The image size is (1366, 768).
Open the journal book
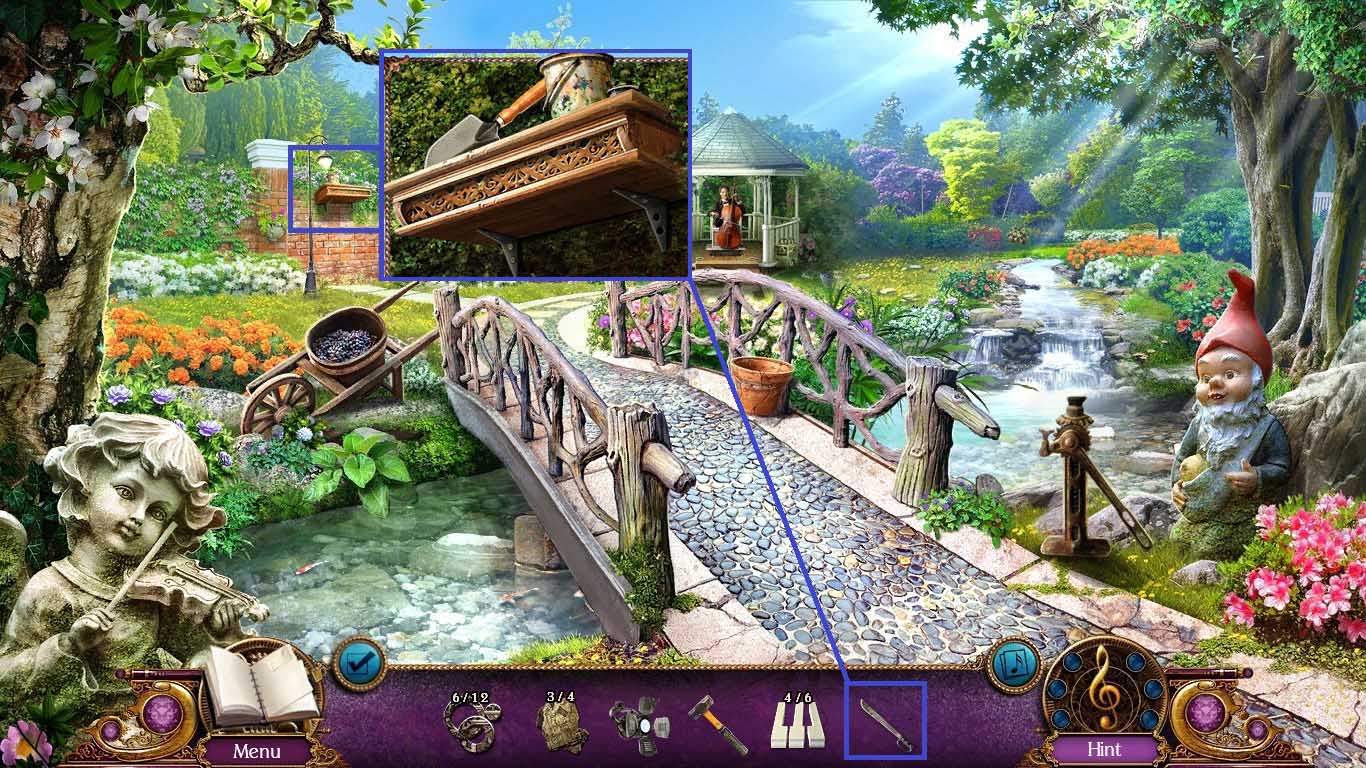260,685
